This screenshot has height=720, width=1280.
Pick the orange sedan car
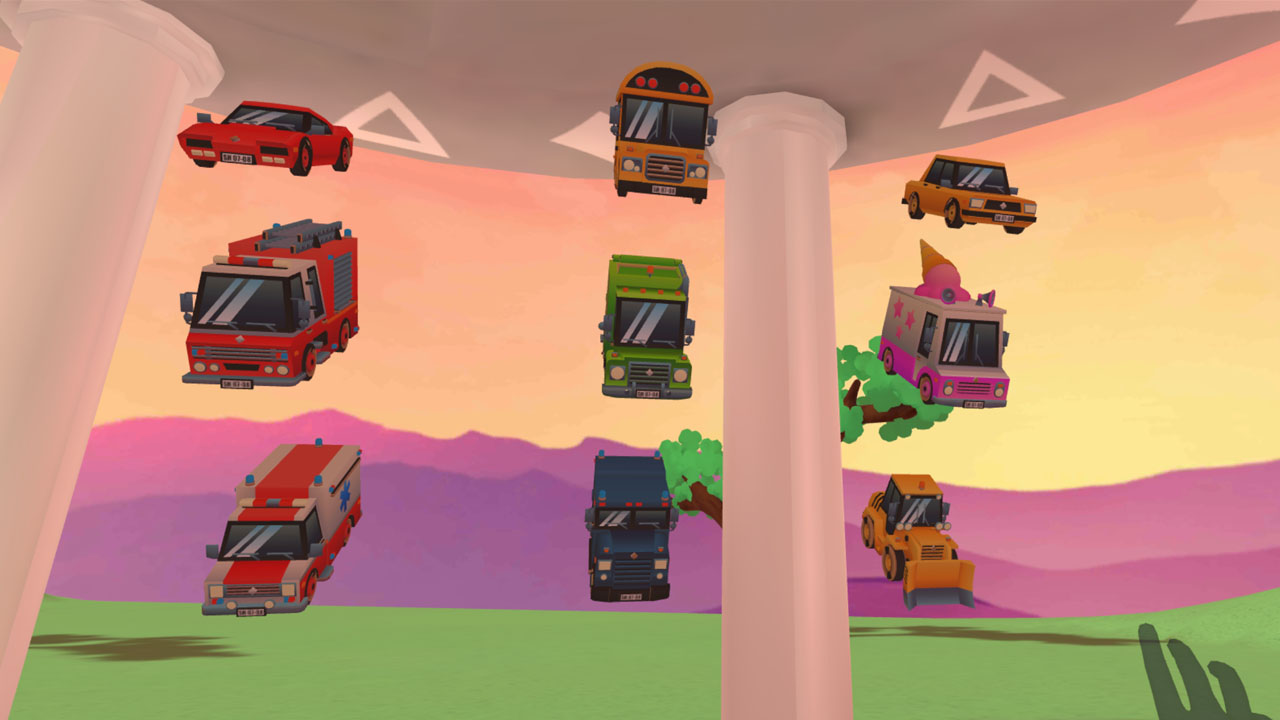pyautogui.click(x=969, y=191)
